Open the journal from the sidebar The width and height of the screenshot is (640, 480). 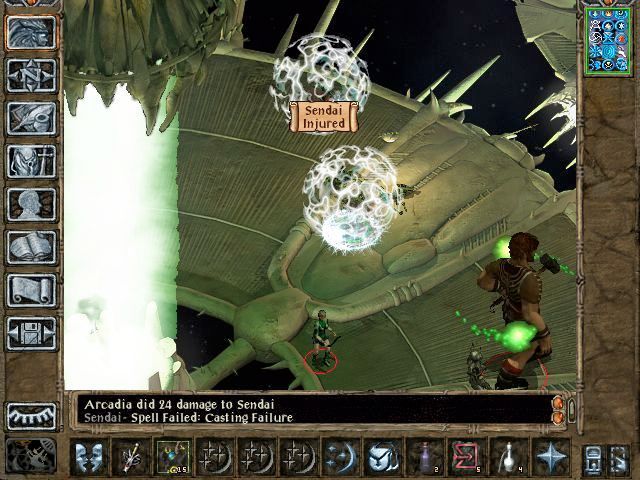(31, 118)
